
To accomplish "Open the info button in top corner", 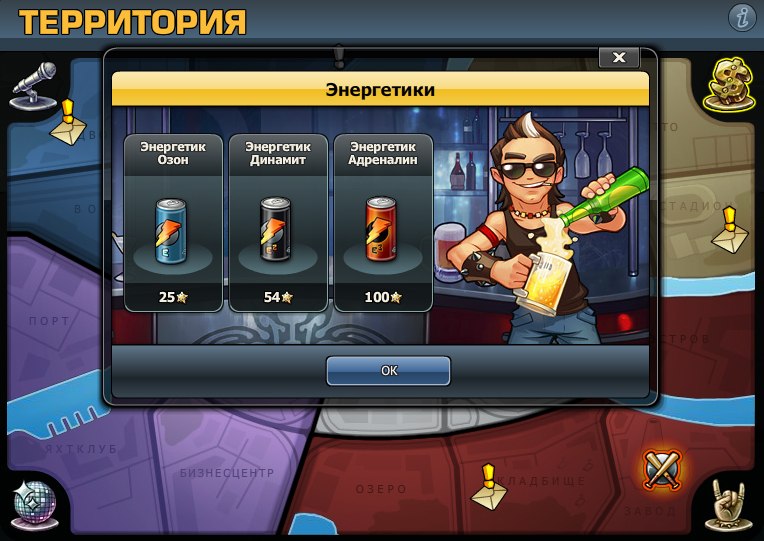I will [x=741, y=17].
